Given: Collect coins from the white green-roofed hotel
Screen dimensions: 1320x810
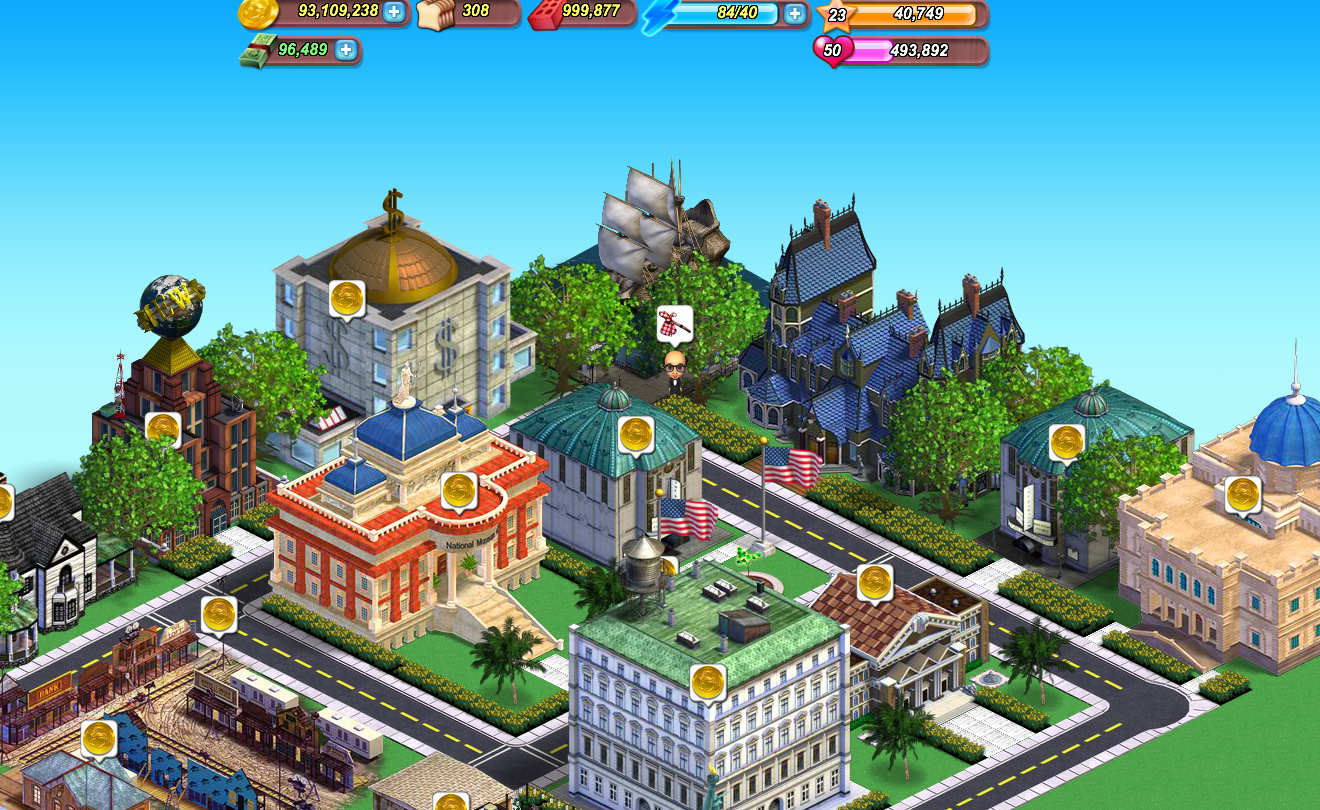Looking at the screenshot, I should tap(708, 682).
